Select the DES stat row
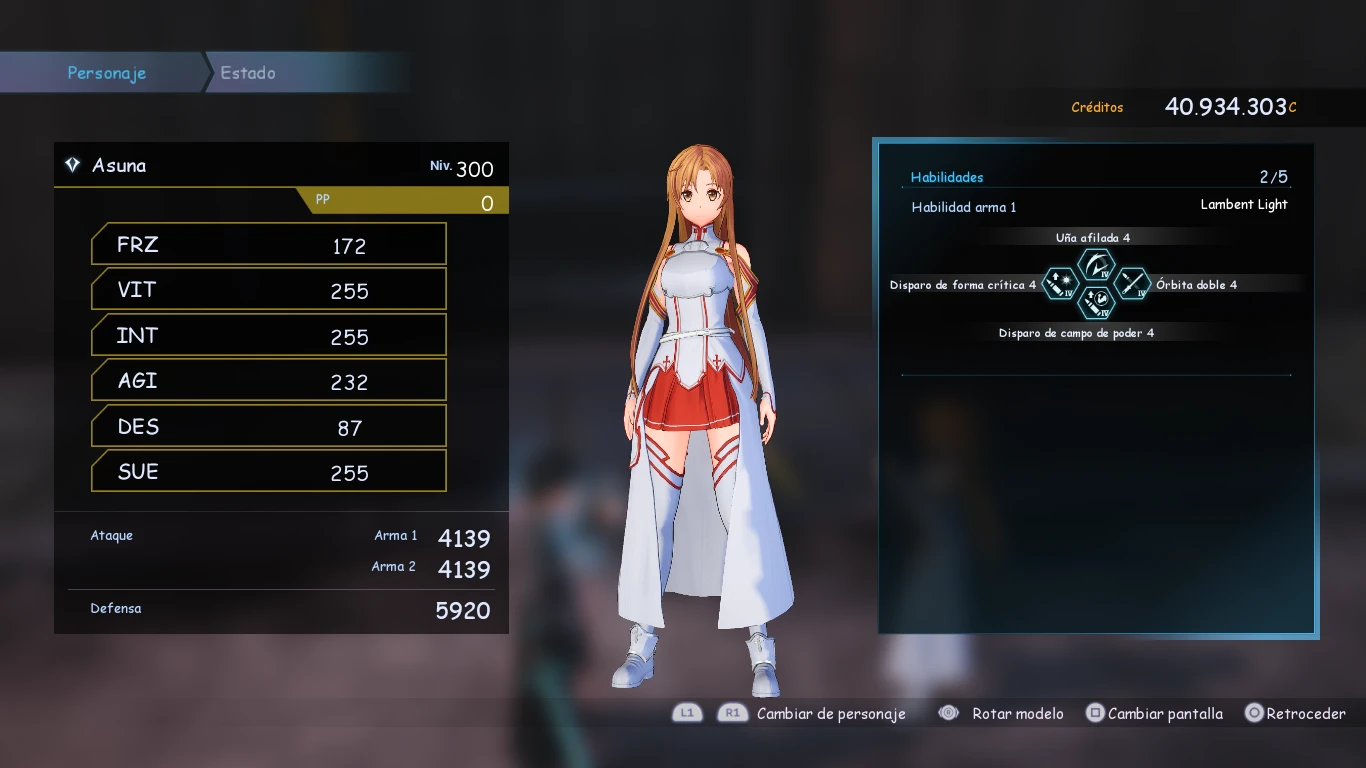Screen dimensions: 1366x768 point(268,427)
